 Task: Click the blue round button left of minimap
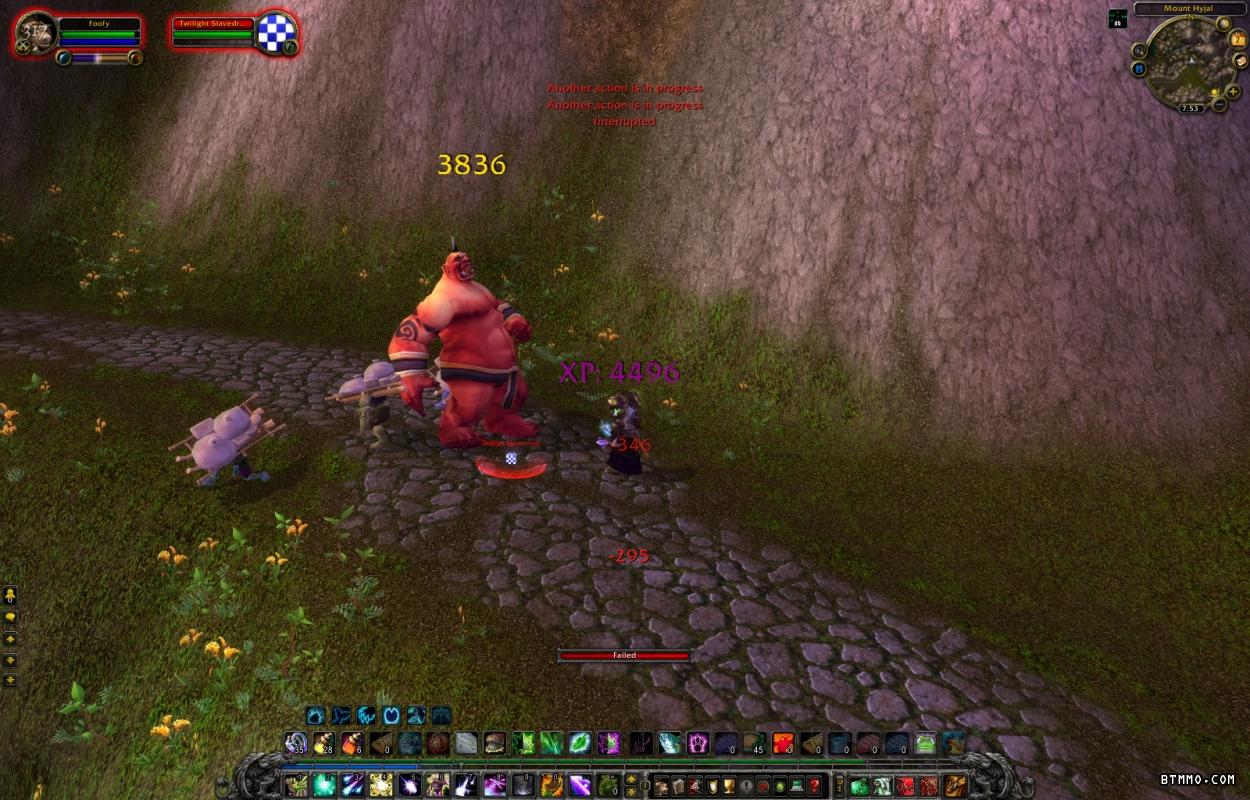(1139, 69)
